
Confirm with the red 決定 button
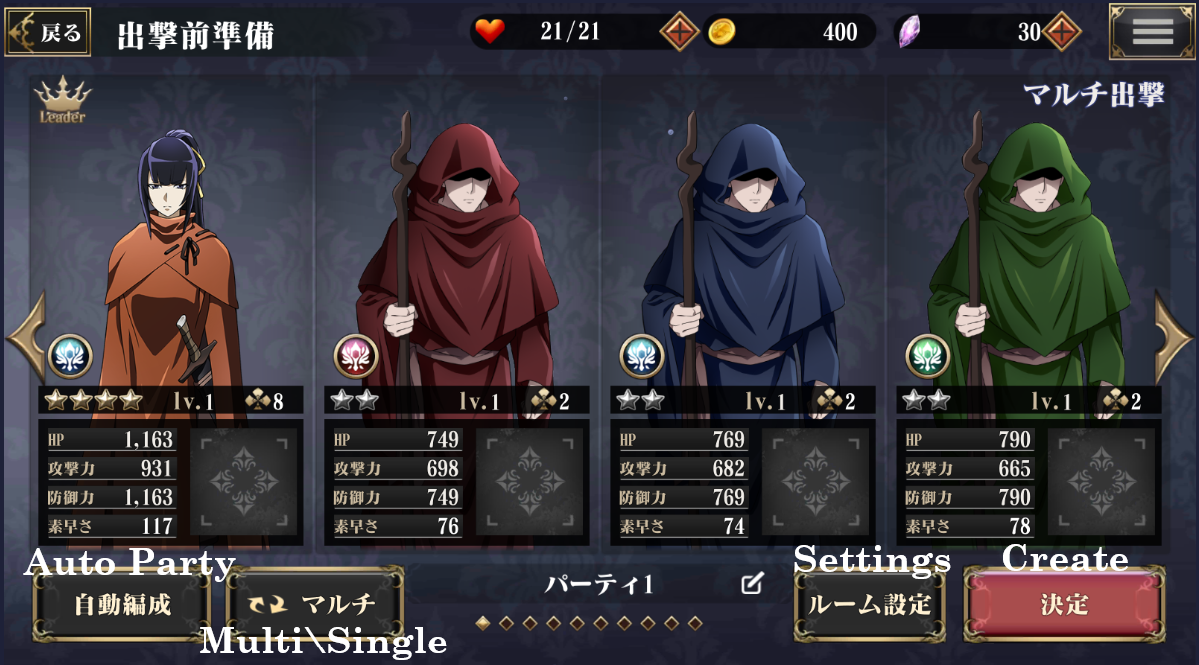tap(1064, 605)
